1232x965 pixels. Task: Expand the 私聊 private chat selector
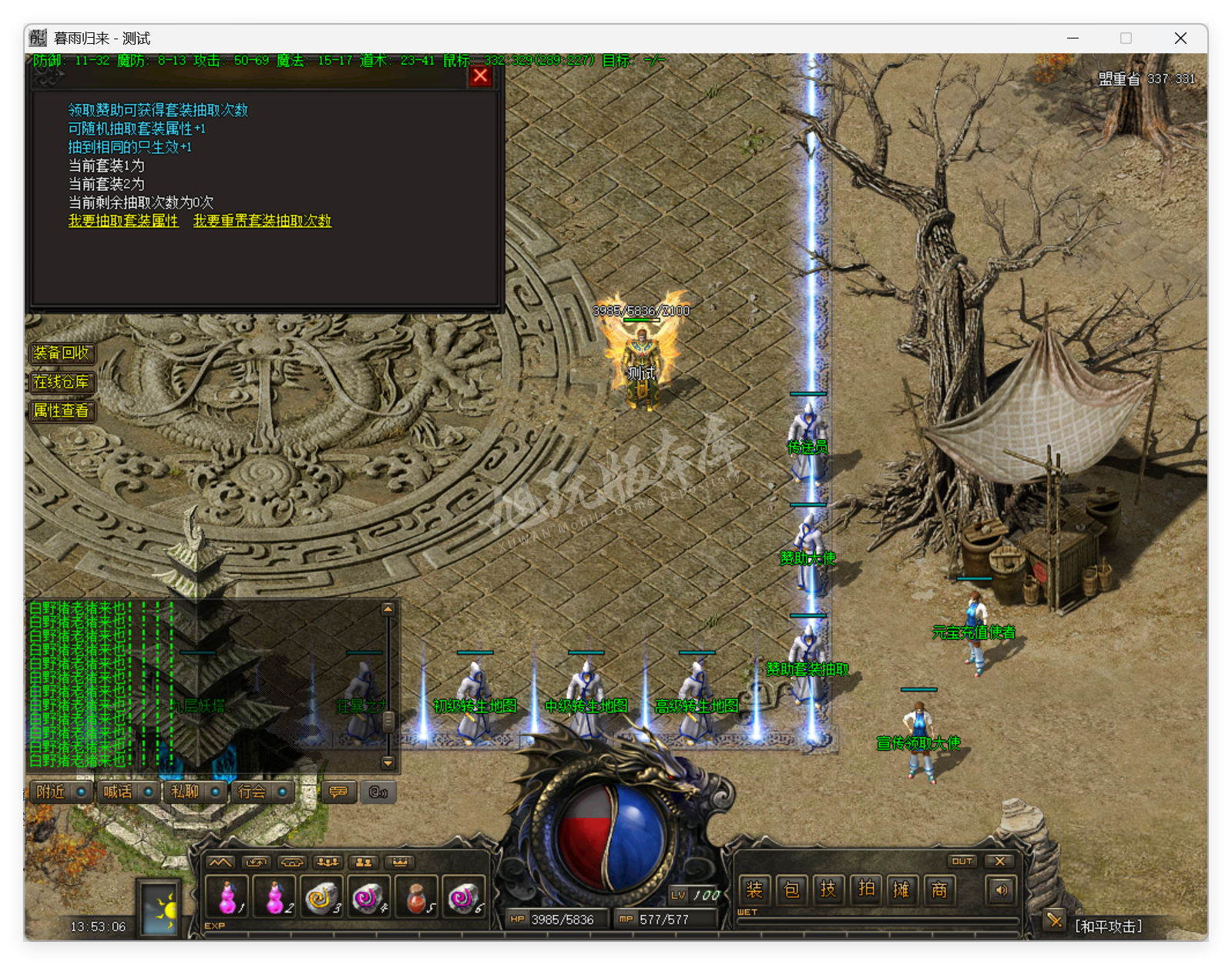click(213, 792)
